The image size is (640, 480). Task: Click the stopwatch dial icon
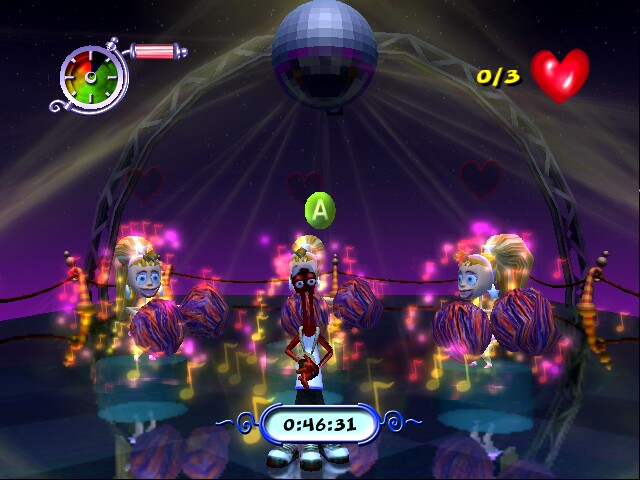(x=94, y=77)
